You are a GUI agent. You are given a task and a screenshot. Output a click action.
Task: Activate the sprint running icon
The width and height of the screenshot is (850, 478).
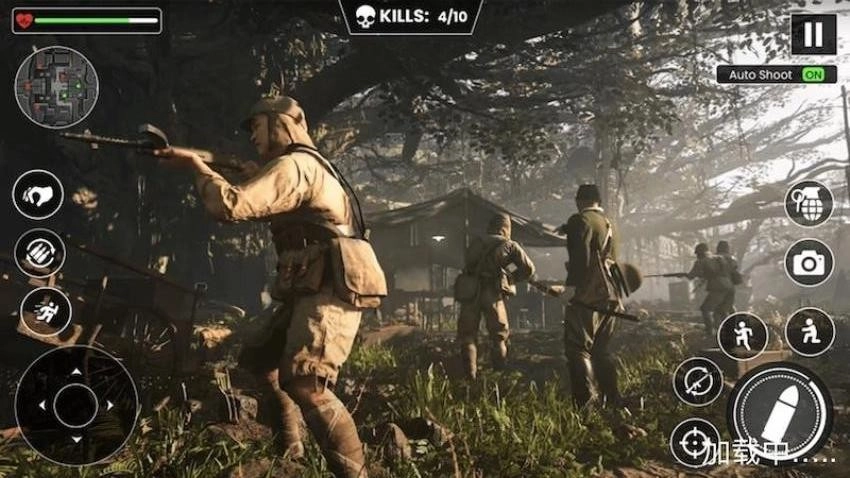tap(46, 311)
